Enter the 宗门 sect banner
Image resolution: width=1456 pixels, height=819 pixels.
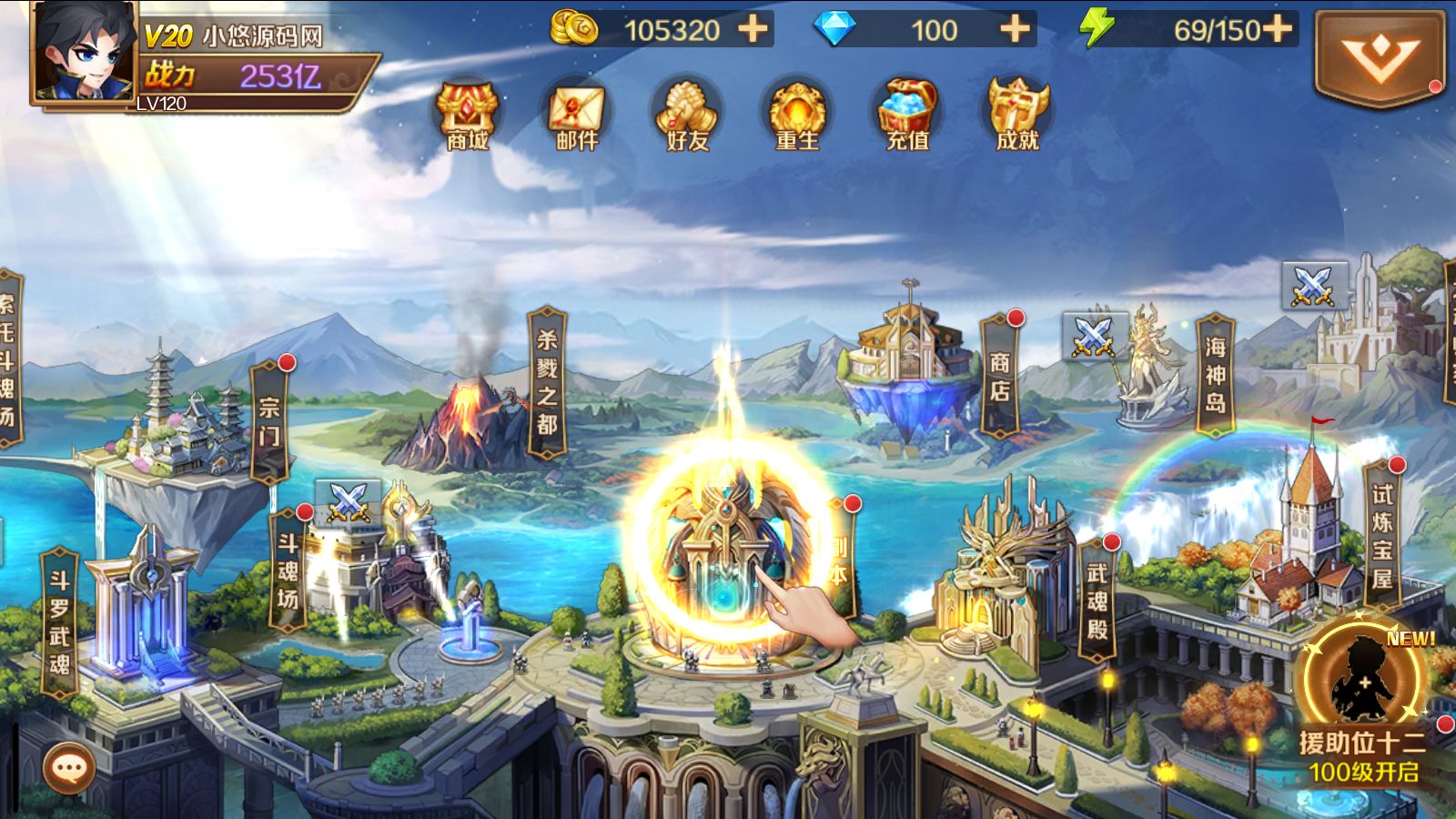[269, 421]
